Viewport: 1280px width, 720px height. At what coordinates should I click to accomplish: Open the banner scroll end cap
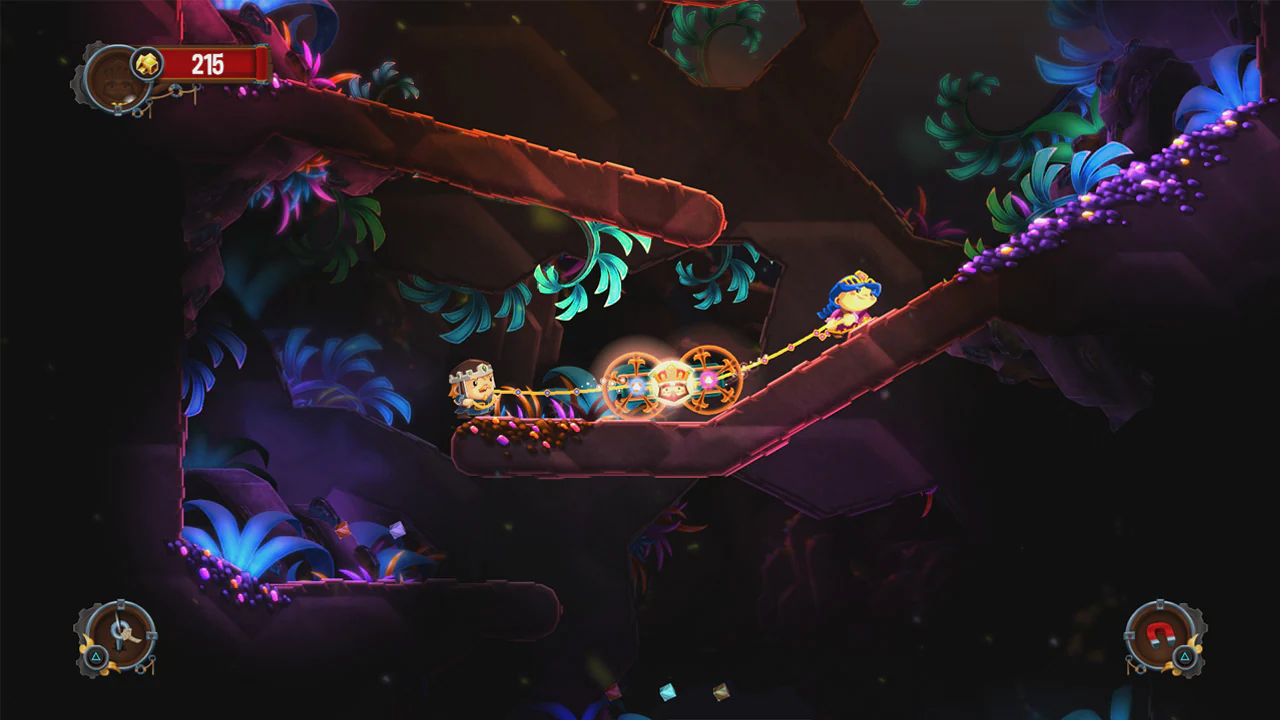(260, 61)
